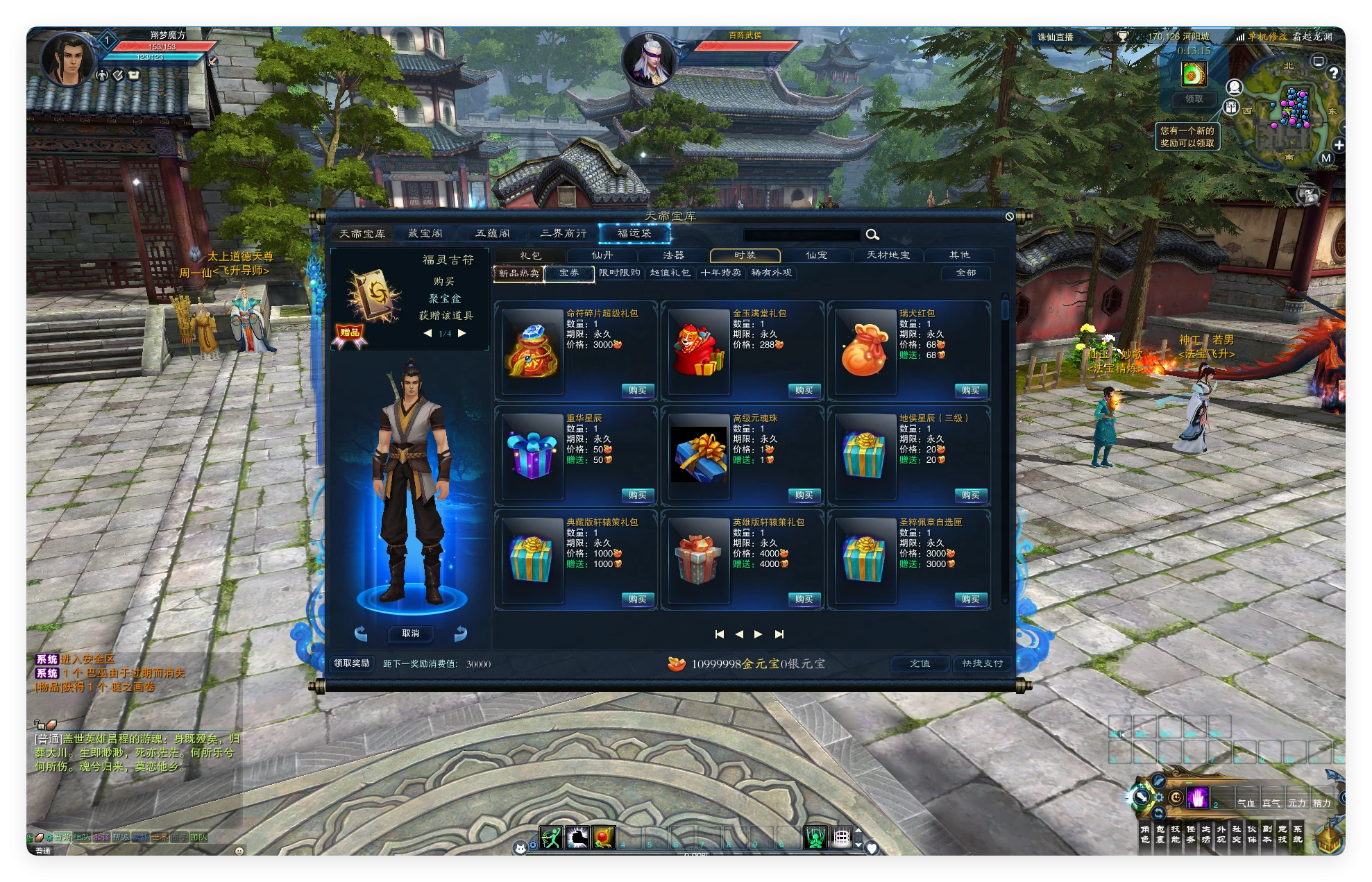Buy the 瑞犬红包 item

970,391
